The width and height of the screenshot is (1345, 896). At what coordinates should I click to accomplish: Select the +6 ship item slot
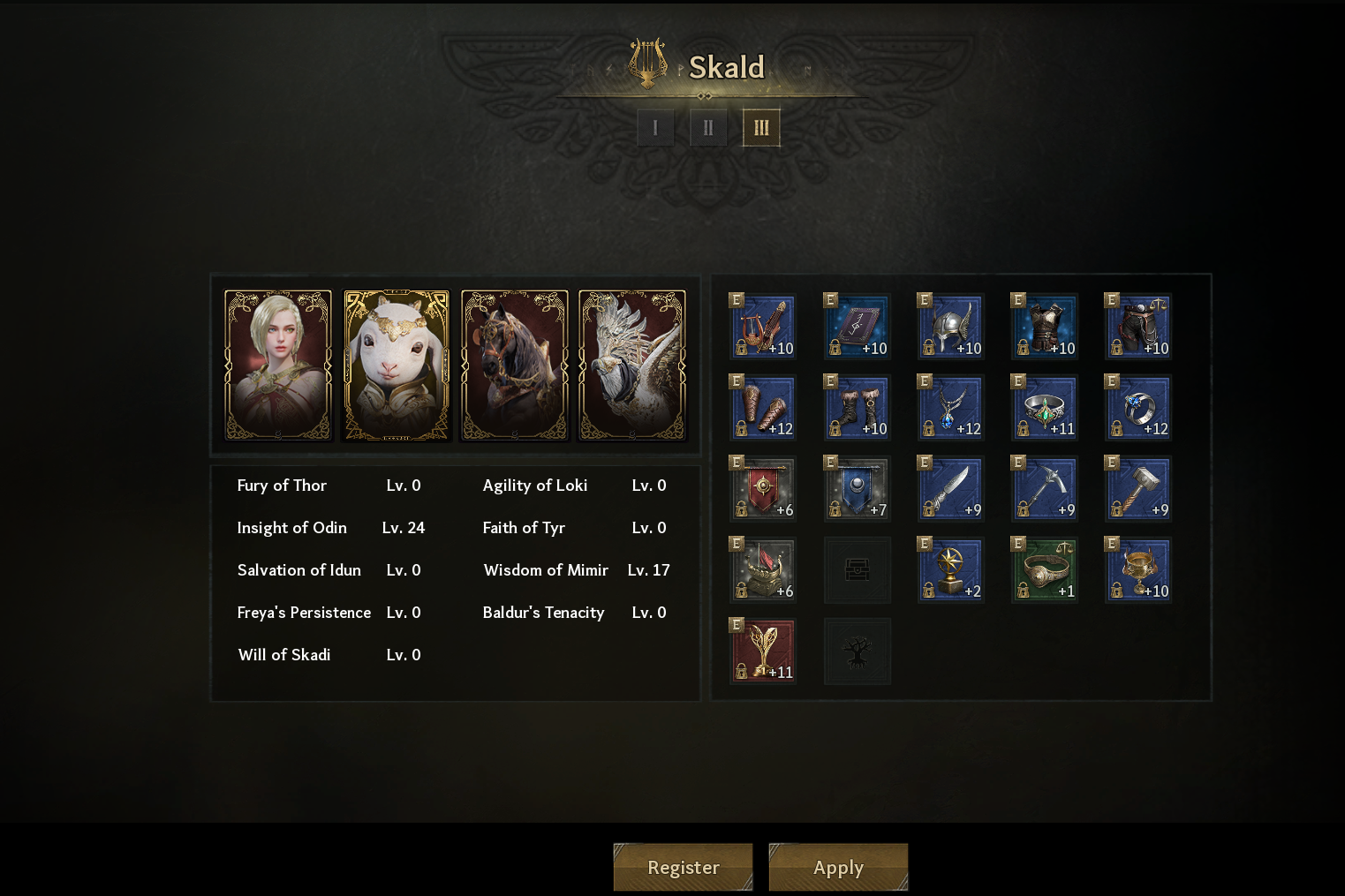tap(763, 570)
